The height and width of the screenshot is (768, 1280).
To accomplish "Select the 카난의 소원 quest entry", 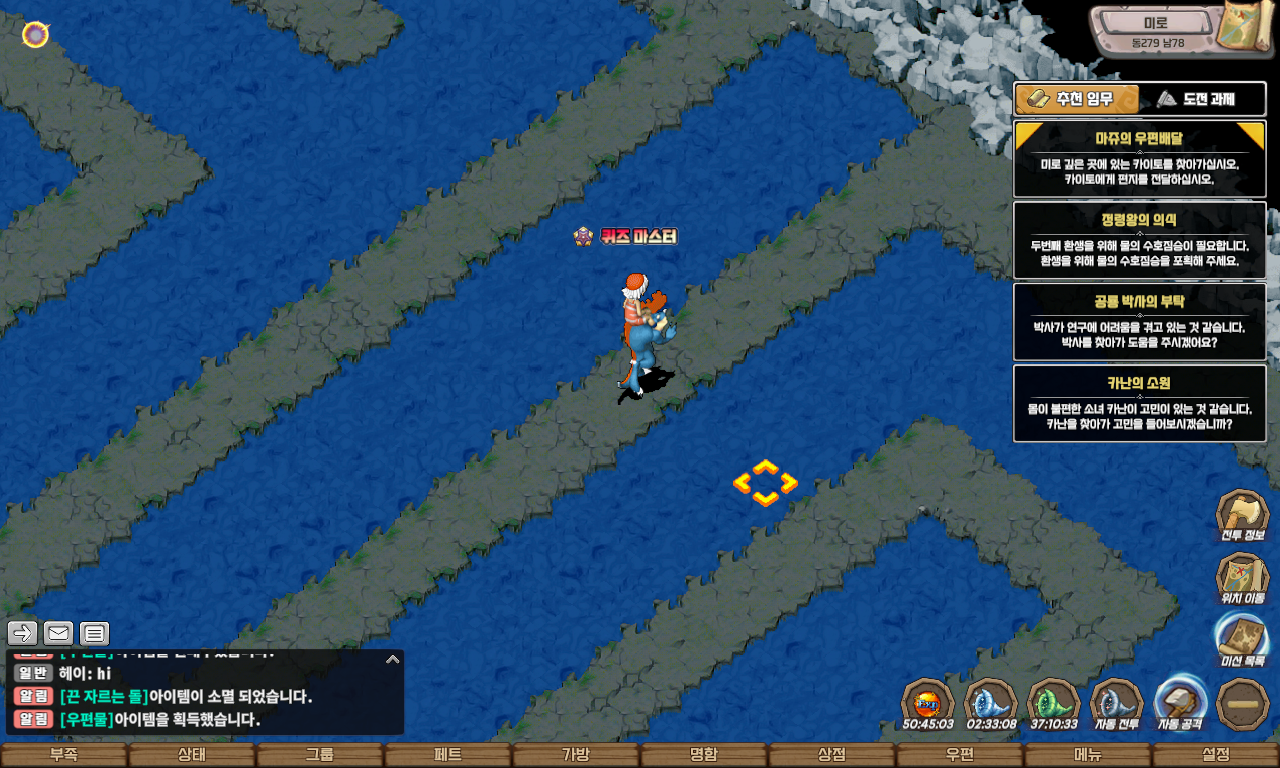I will (x=1140, y=403).
